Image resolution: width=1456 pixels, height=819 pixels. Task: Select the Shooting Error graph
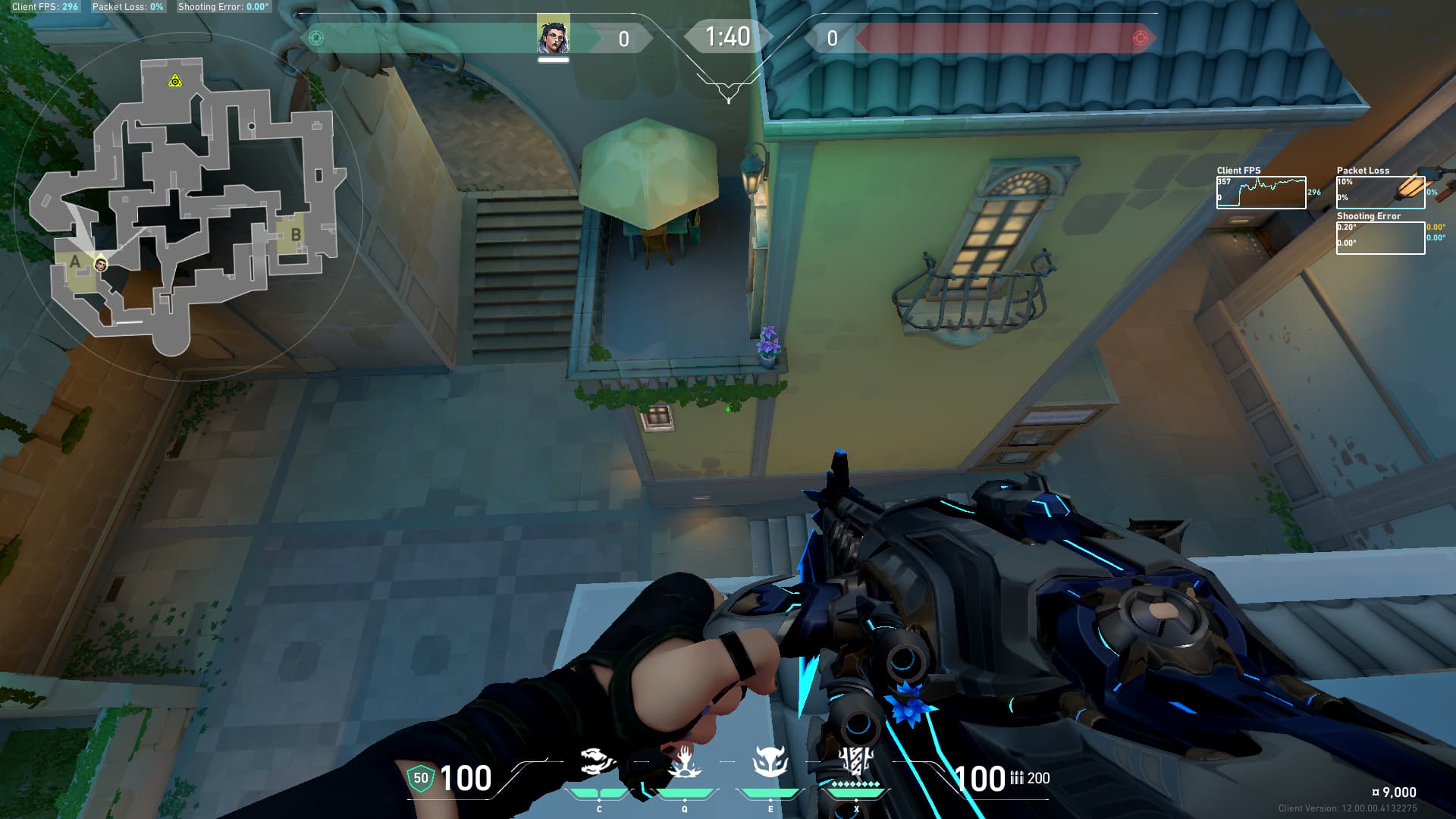(1380, 238)
